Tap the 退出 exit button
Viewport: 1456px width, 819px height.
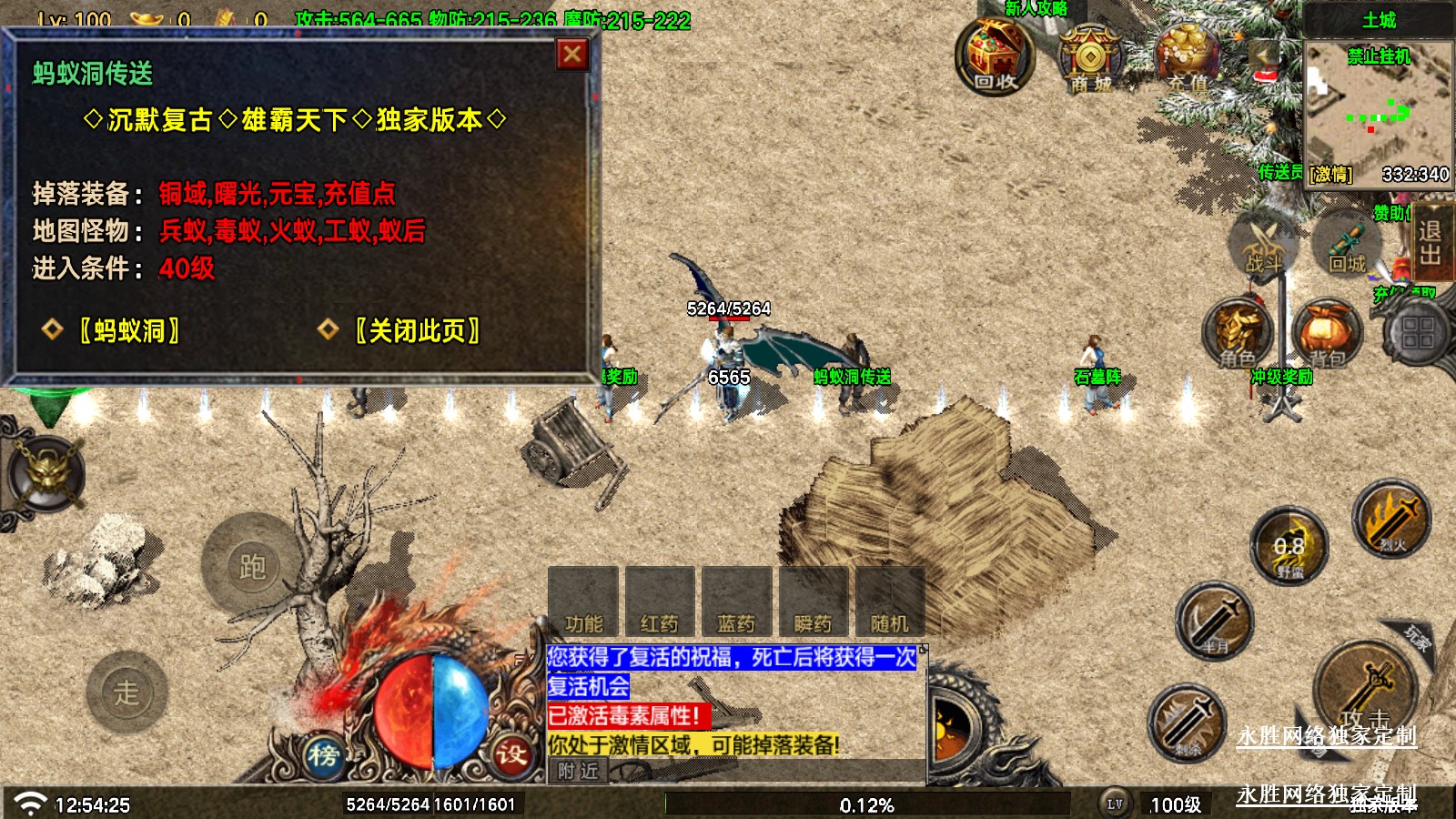point(1430,243)
